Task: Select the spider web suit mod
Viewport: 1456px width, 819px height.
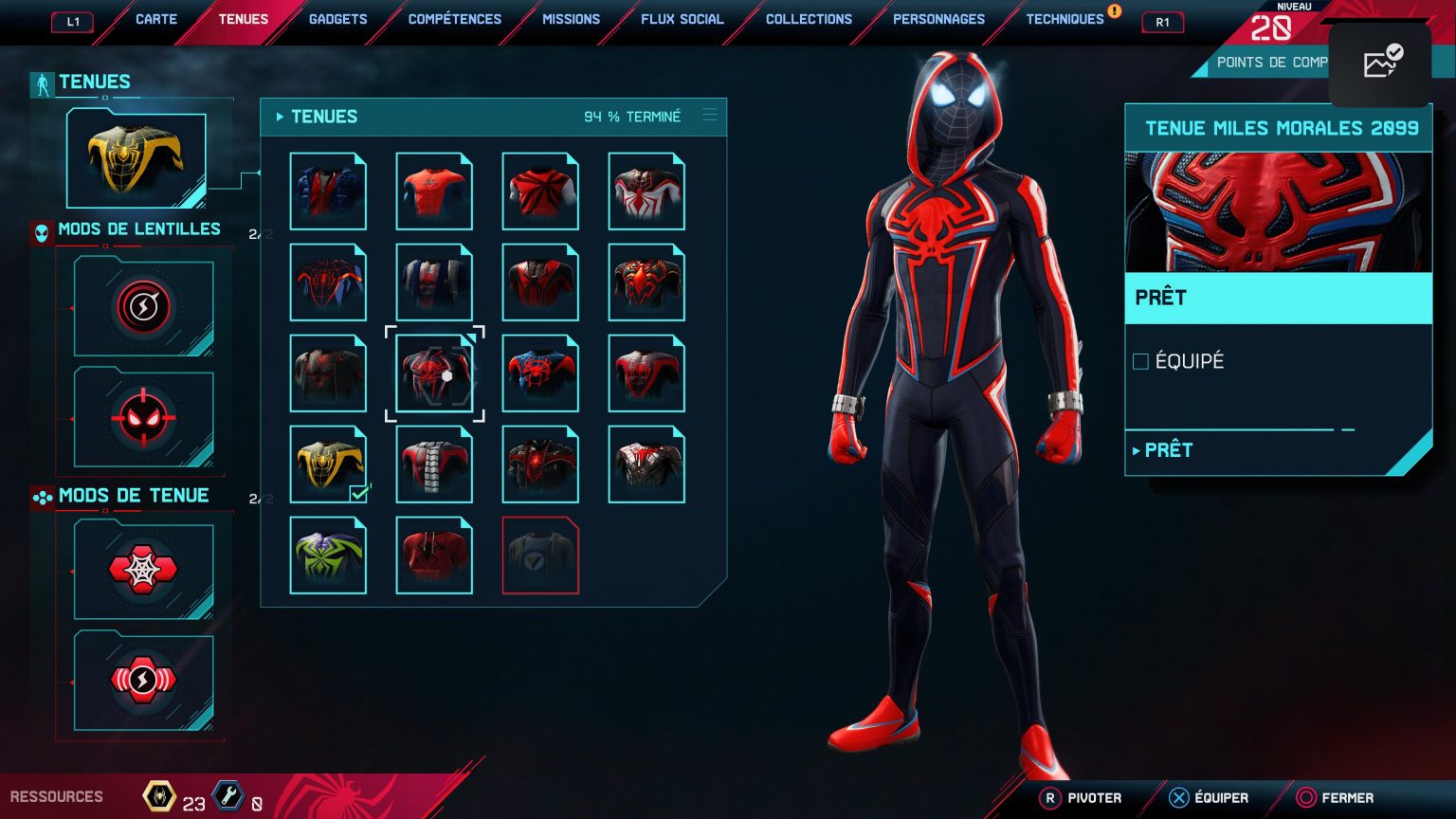Action: [143, 570]
